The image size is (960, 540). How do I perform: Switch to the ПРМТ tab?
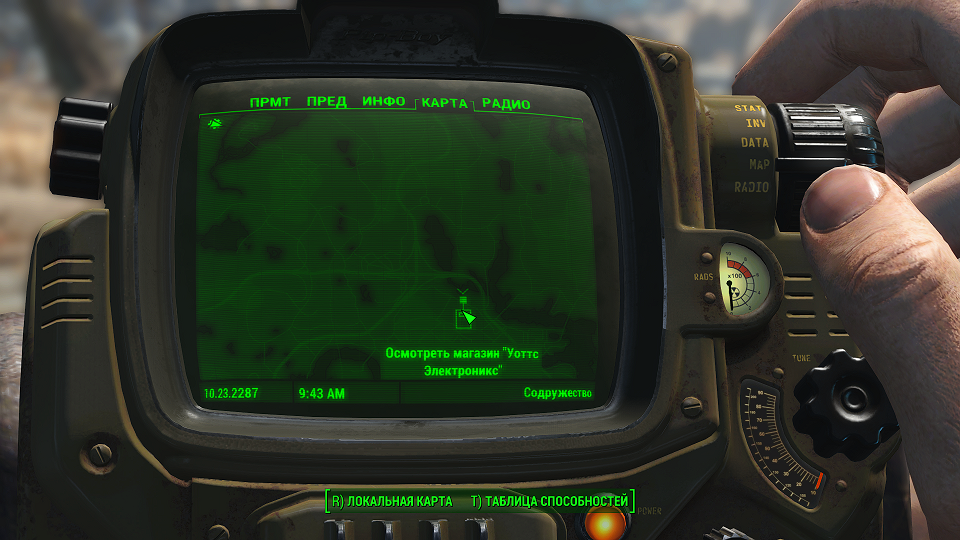[x=271, y=102]
